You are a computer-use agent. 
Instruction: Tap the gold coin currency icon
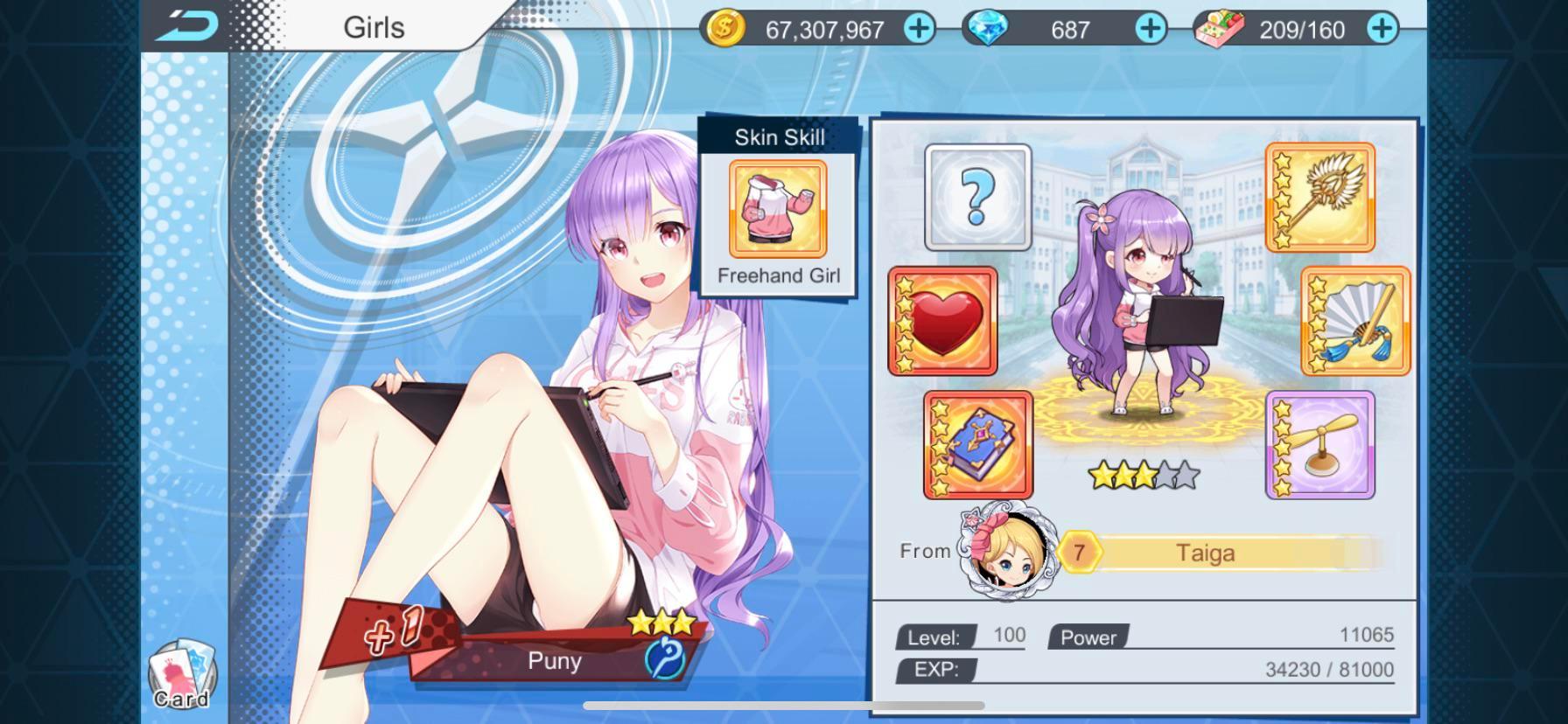coord(723,29)
